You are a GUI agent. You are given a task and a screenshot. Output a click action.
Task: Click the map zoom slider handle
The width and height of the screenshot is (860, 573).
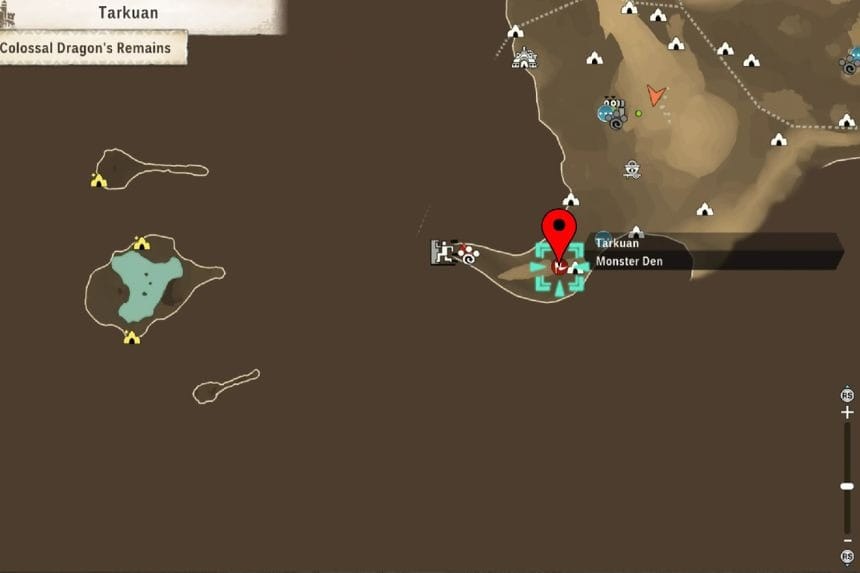pyautogui.click(x=847, y=486)
